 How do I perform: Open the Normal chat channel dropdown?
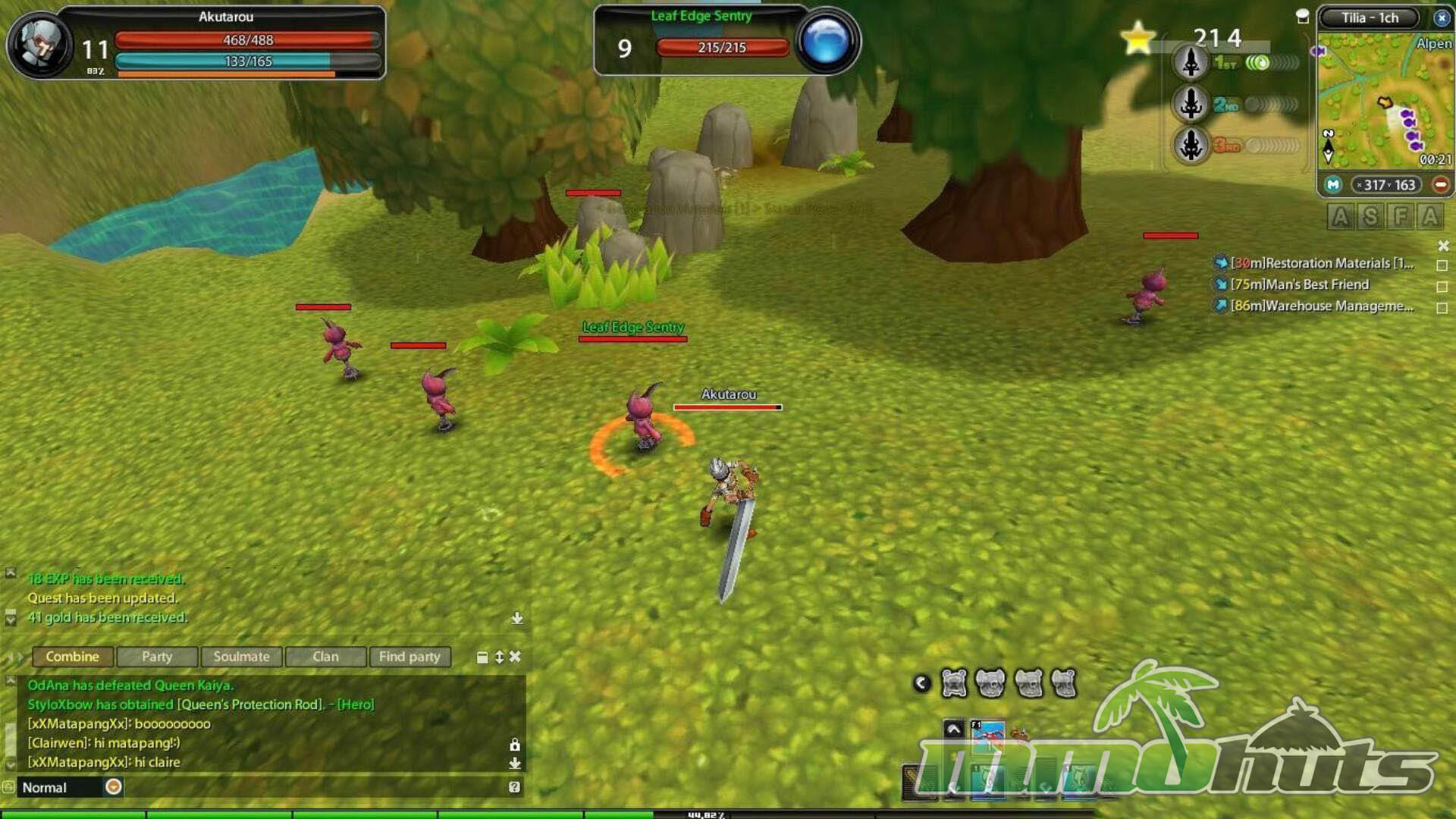tap(114, 787)
